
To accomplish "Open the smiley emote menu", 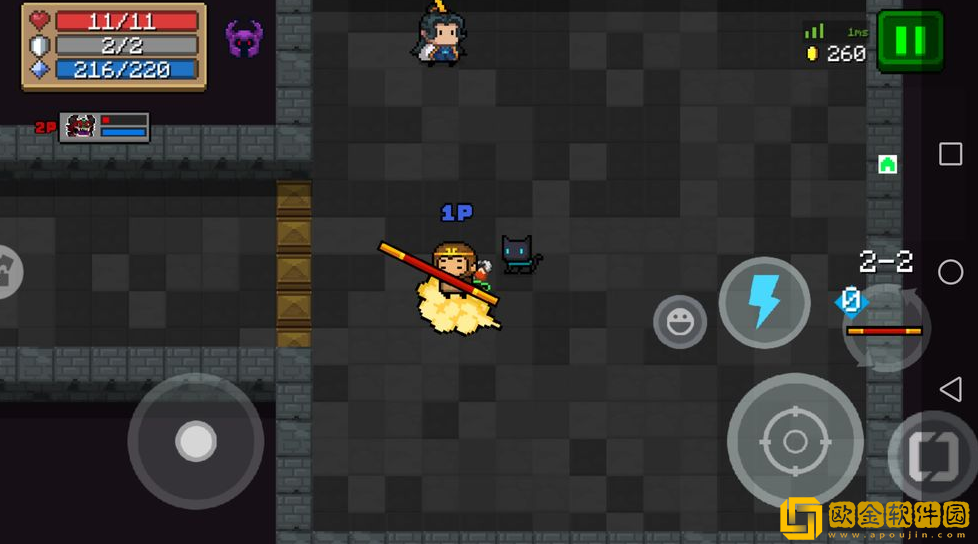I will click(680, 322).
